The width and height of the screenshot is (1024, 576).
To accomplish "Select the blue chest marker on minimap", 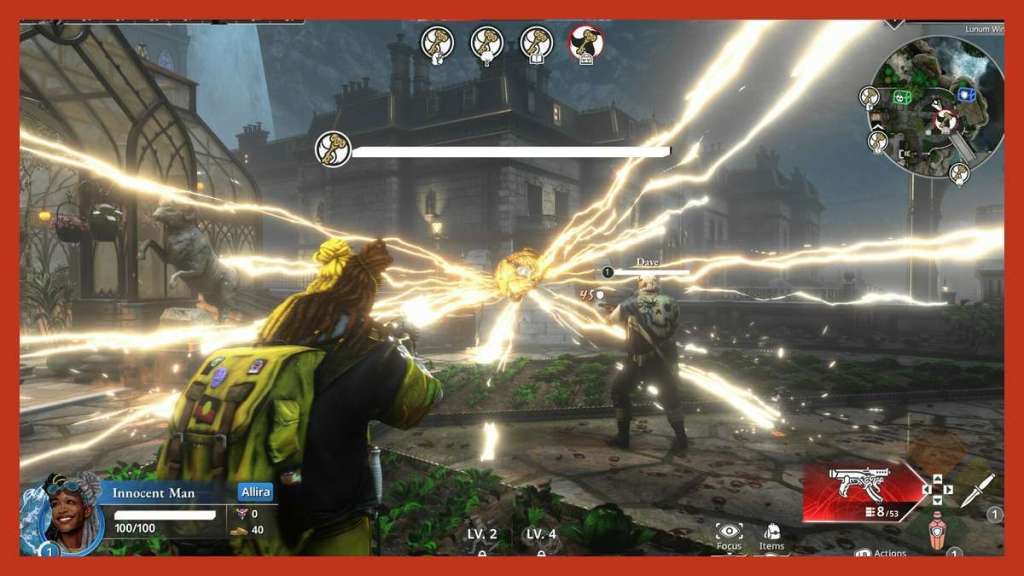I will pyautogui.click(x=966, y=94).
